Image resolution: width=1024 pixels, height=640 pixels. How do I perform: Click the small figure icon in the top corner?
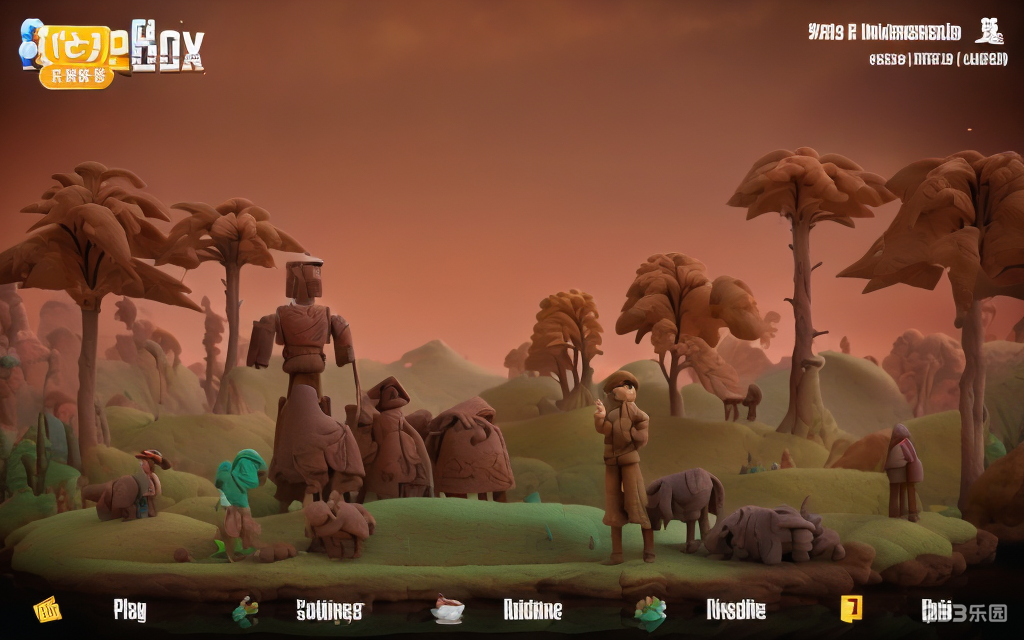[x=990, y=31]
